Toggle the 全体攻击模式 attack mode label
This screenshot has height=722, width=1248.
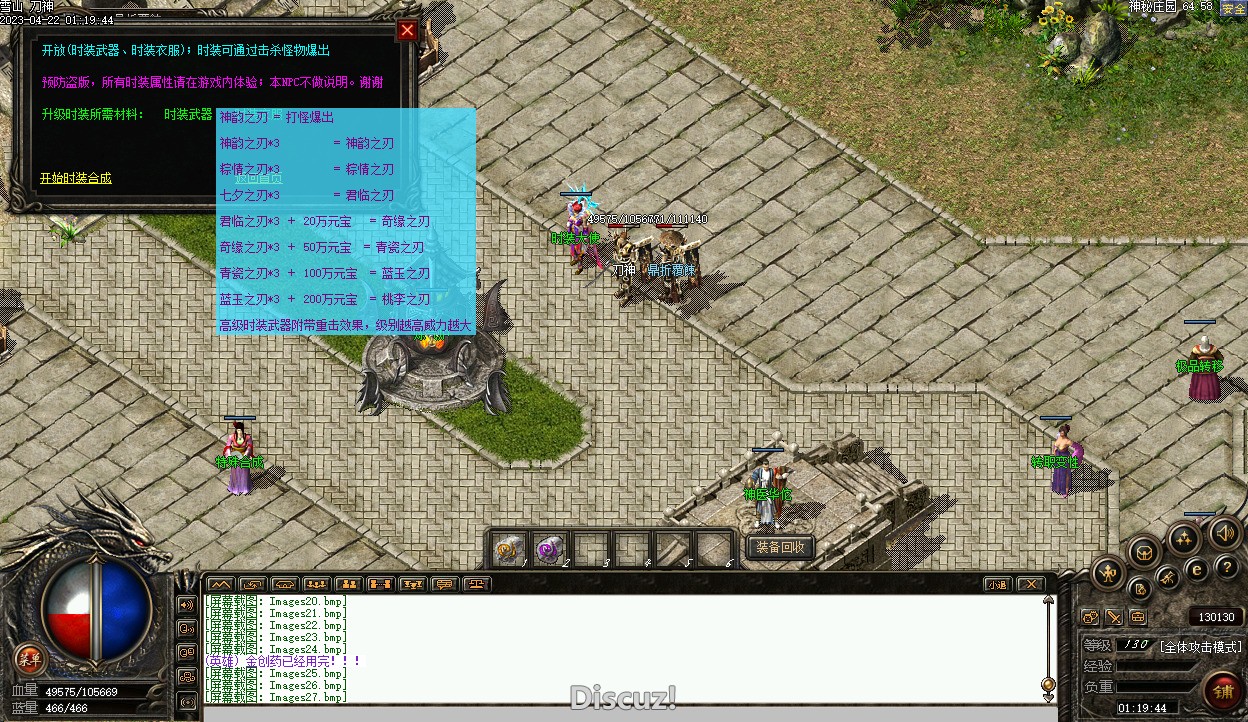[x=1200, y=646]
